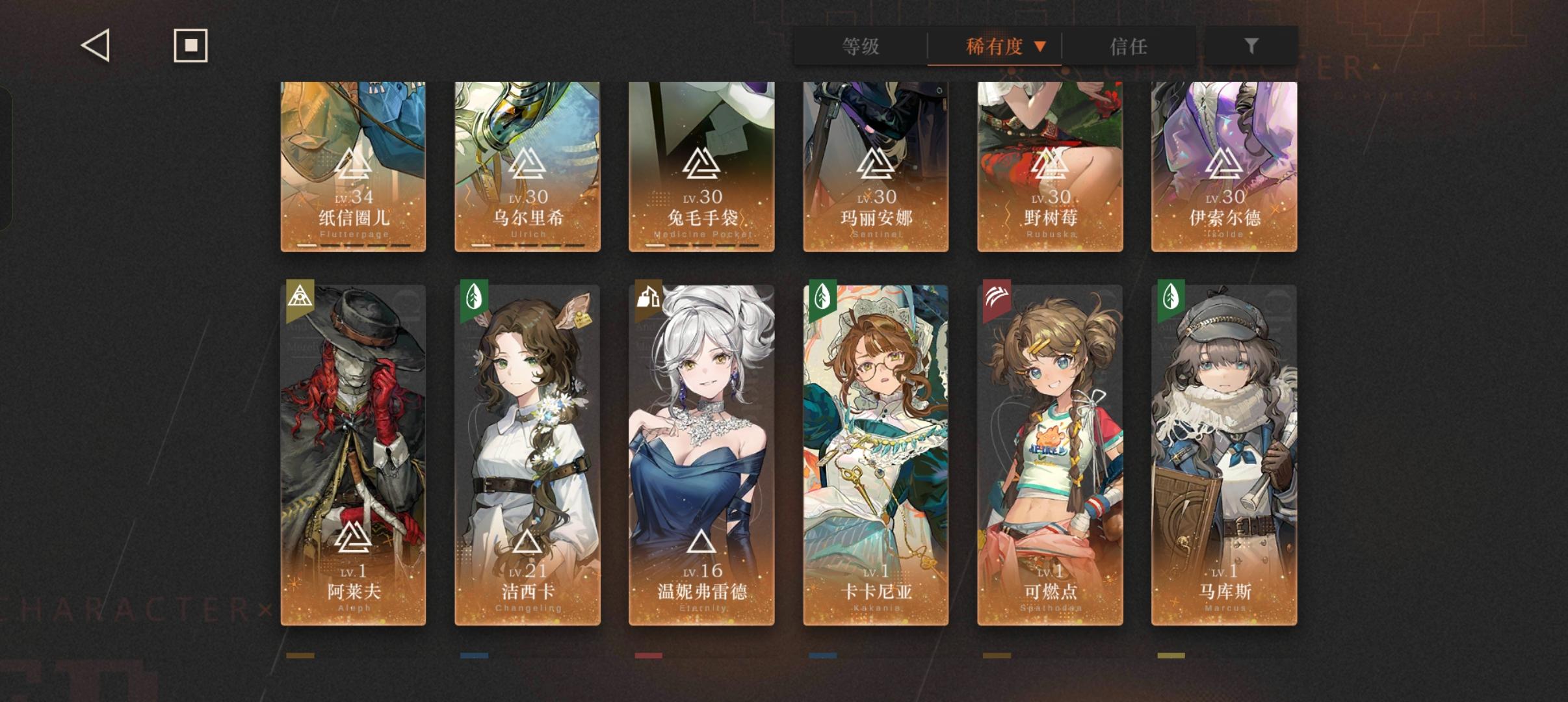
Task: Switch to the 信任 sorting tab
Action: [x=1127, y=47]
